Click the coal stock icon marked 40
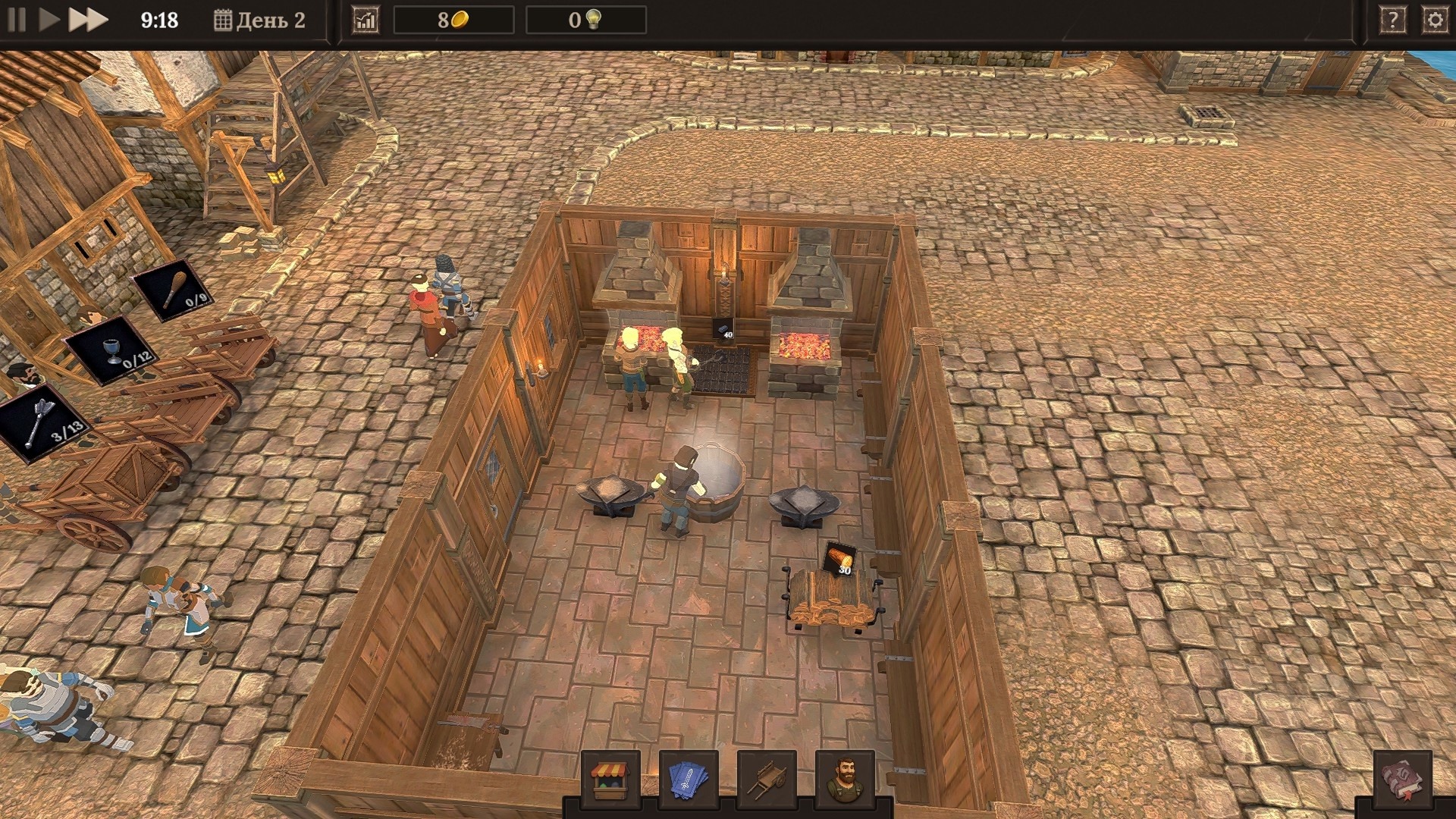Screen dimensions: 1456x819 (x=723, y=328)
